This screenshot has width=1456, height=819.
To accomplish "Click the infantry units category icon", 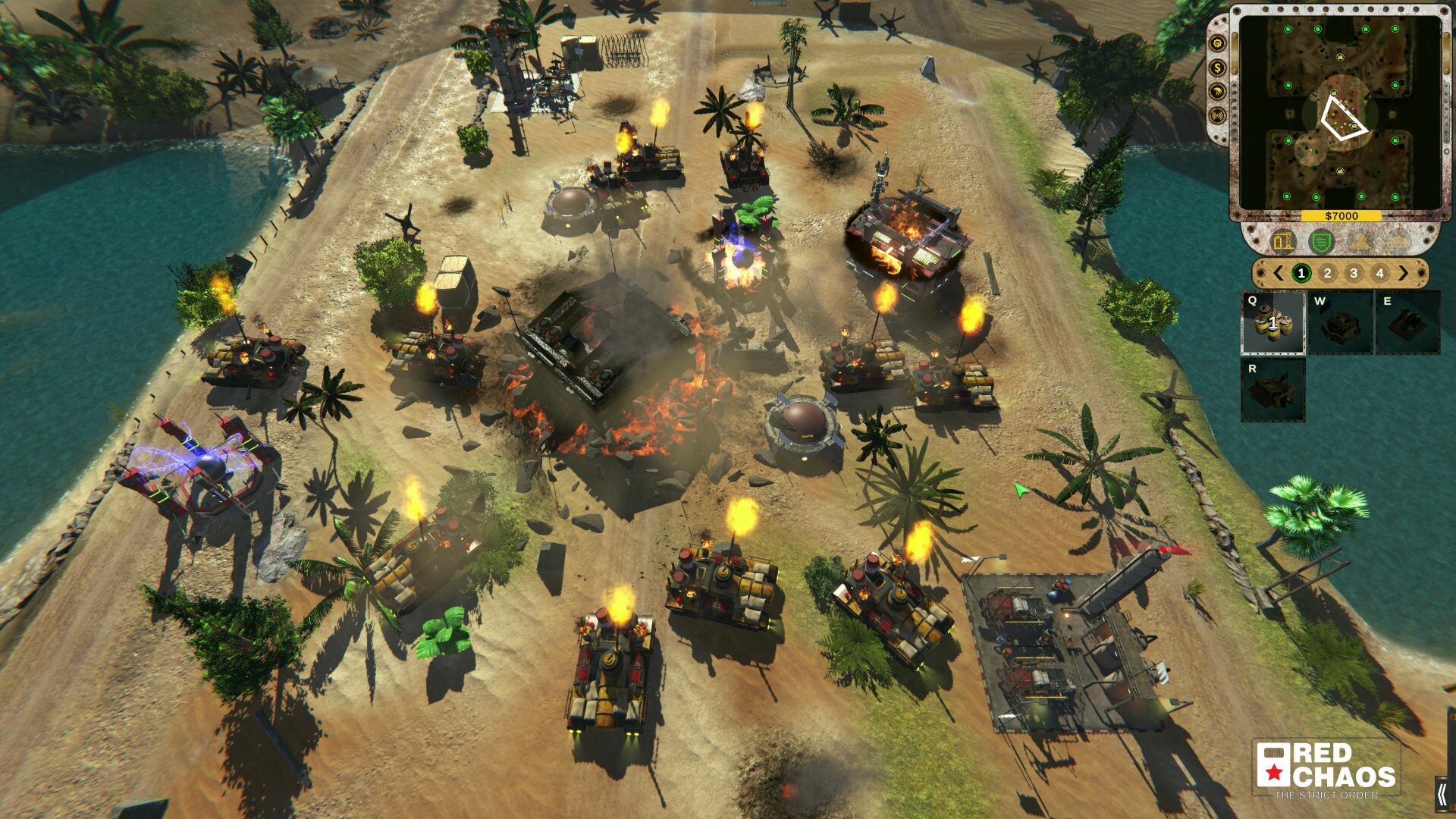I will pyautogui.click(x=1360, y=242).
